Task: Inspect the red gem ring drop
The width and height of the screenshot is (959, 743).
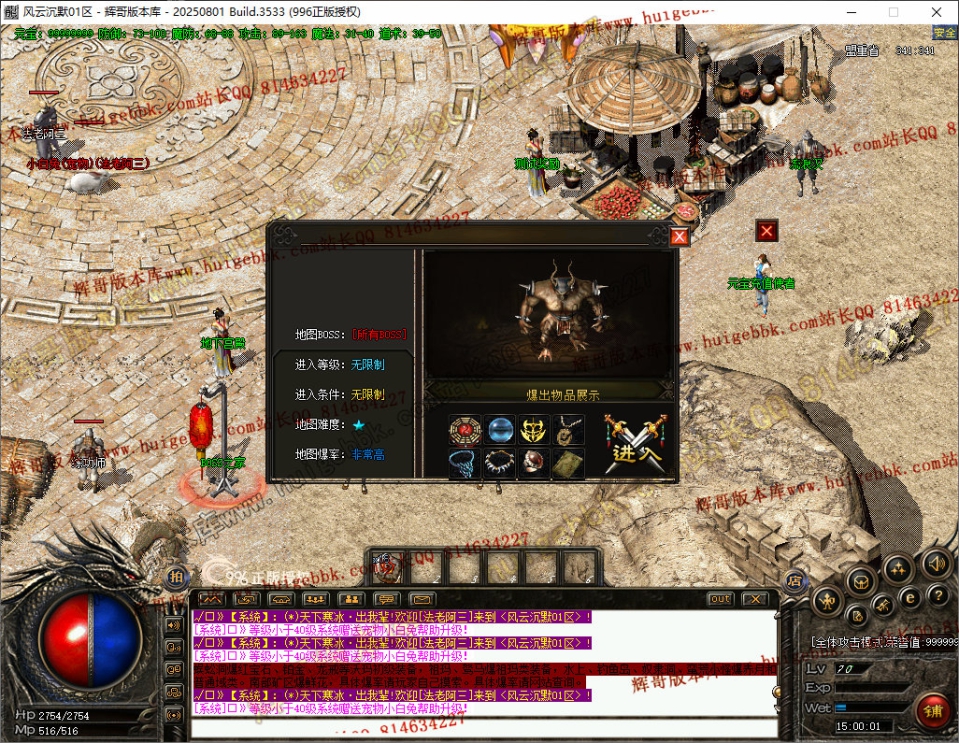Action: point(535,464)
